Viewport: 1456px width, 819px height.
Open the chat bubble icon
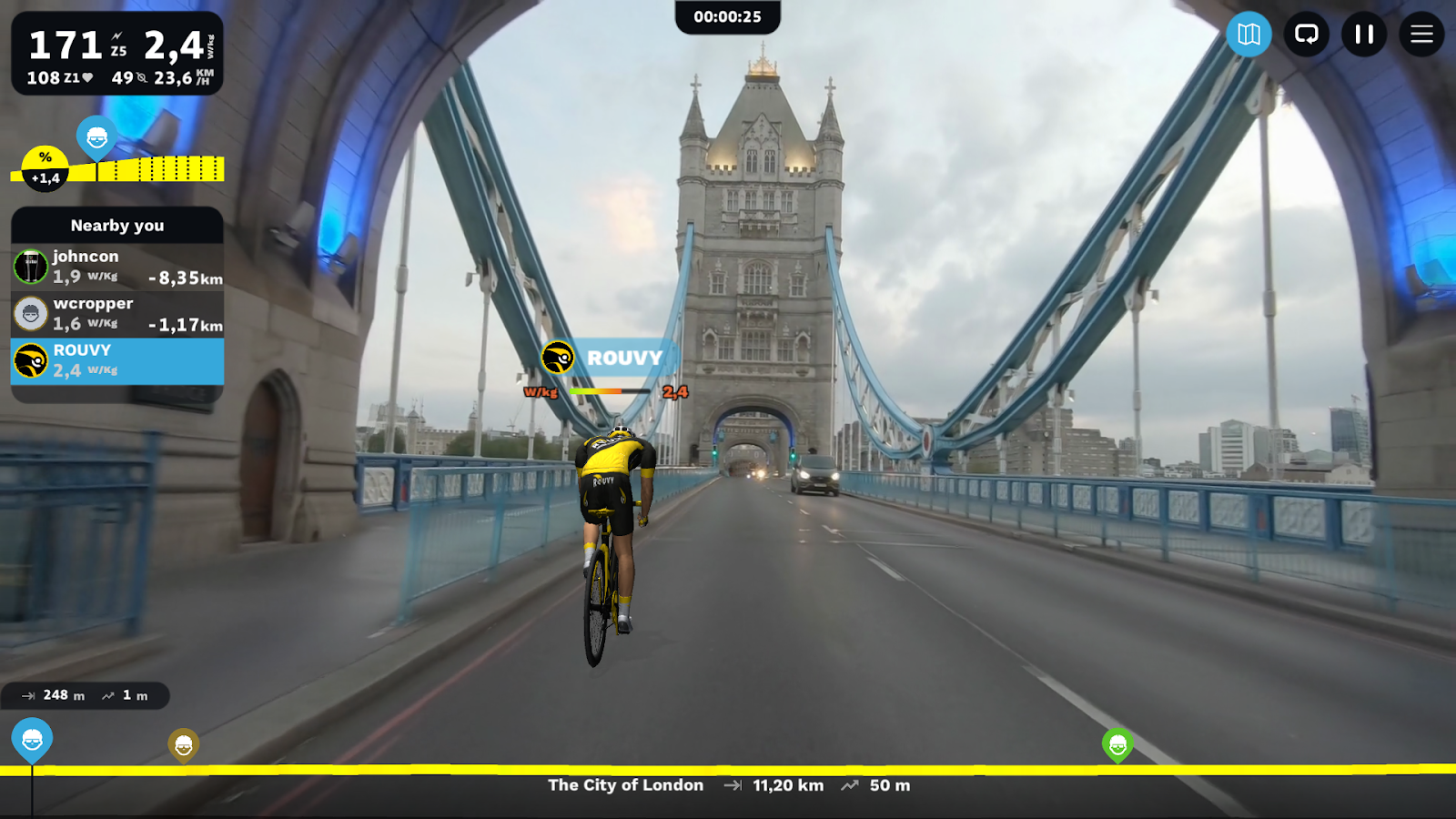point(1307,35)
